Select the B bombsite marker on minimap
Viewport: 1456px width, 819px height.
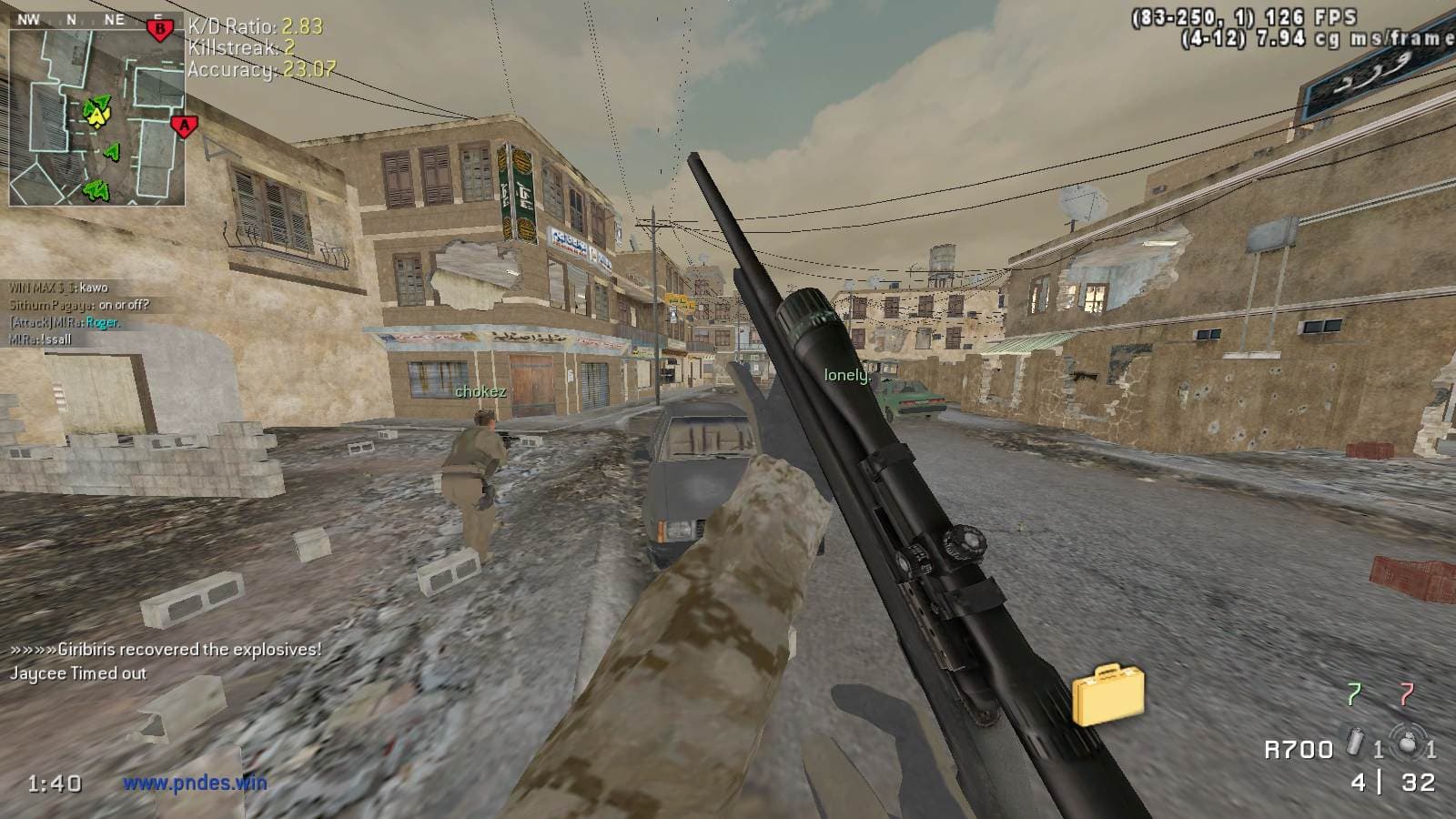point(160,30)
